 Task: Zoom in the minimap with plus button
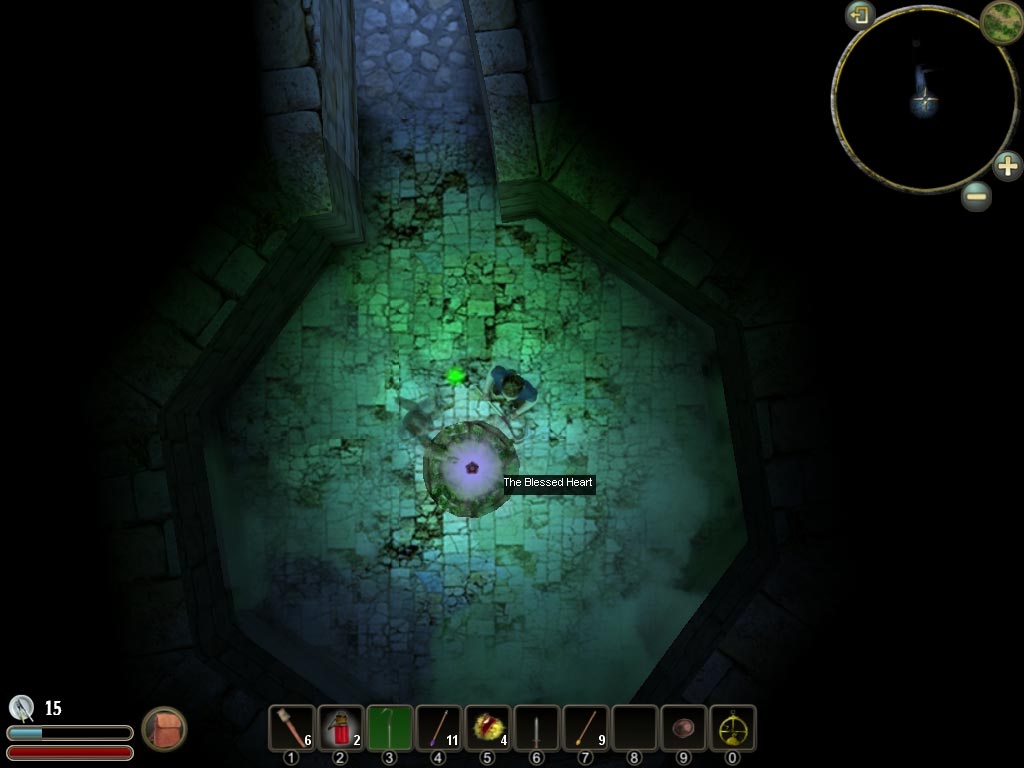point(1007,165)
